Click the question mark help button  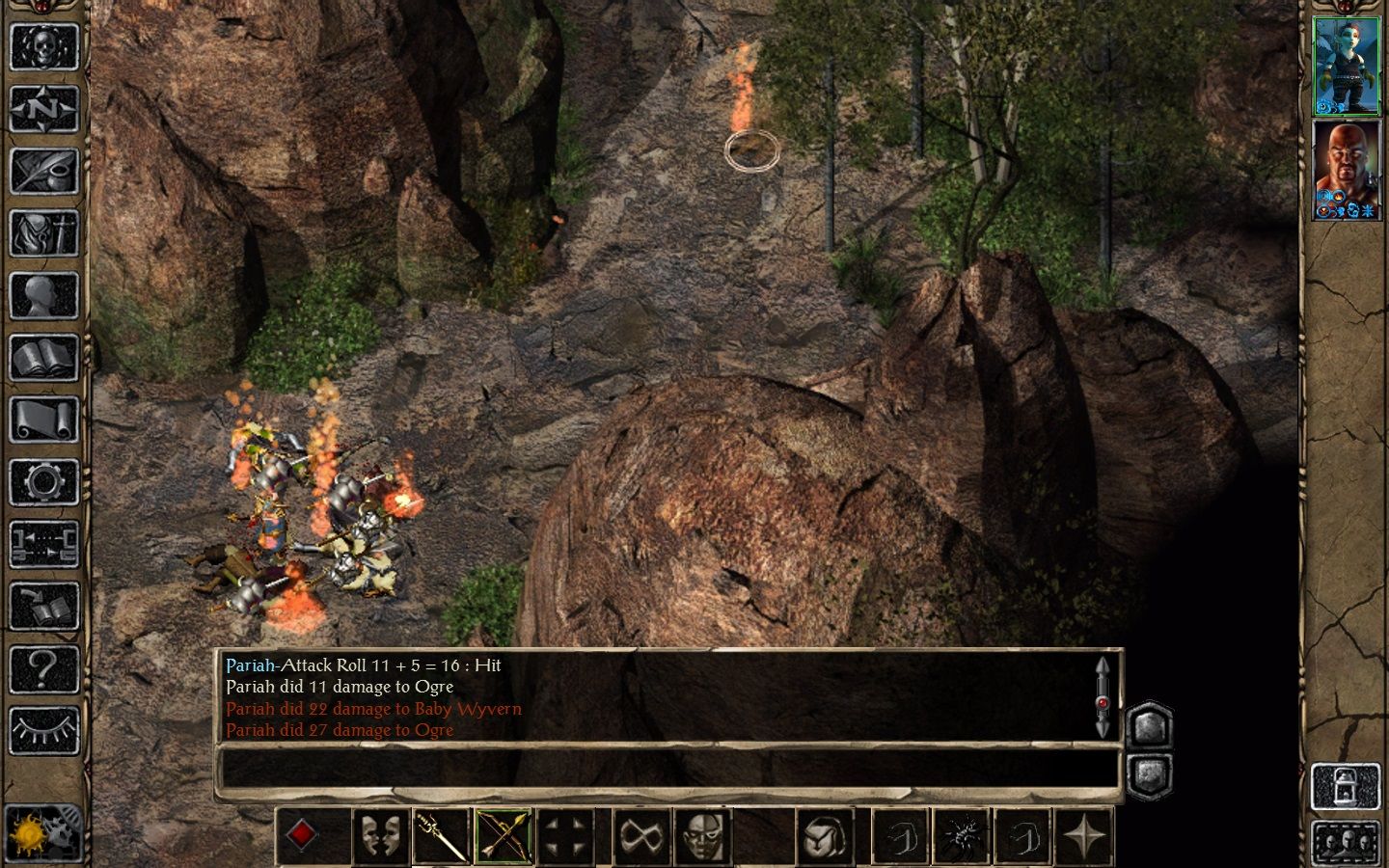(43, 668)
